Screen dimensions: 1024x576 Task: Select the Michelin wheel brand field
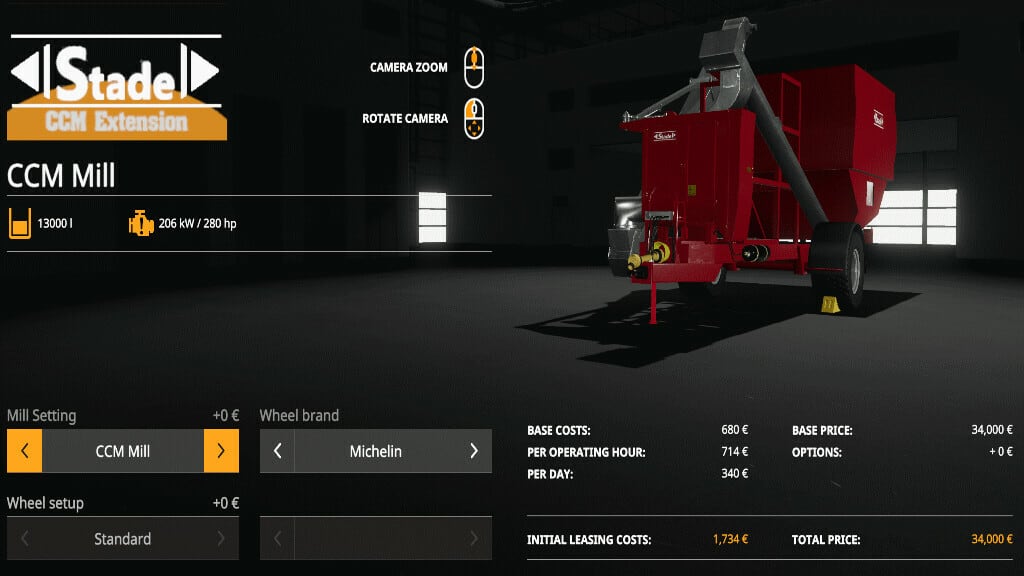pos(375,451)
